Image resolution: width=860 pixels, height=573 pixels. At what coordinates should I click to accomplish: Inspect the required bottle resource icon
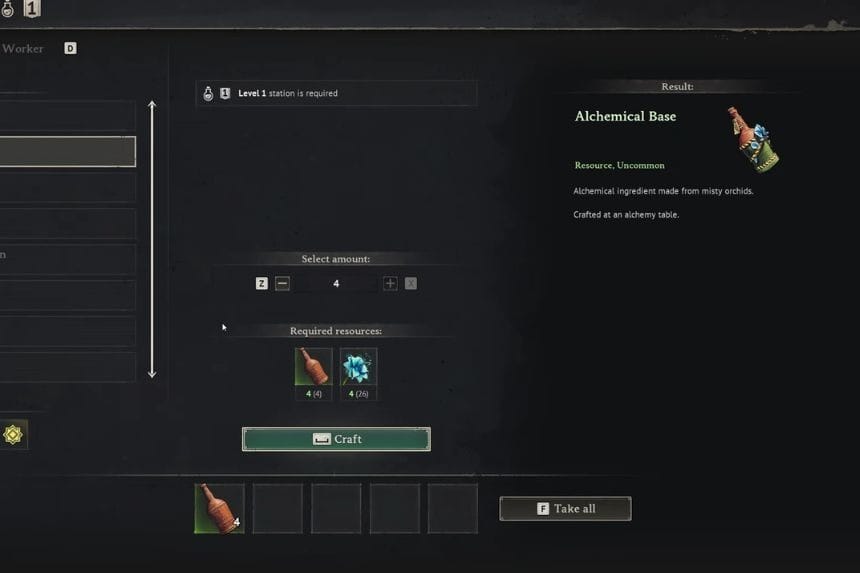click(x=313, y=367)
